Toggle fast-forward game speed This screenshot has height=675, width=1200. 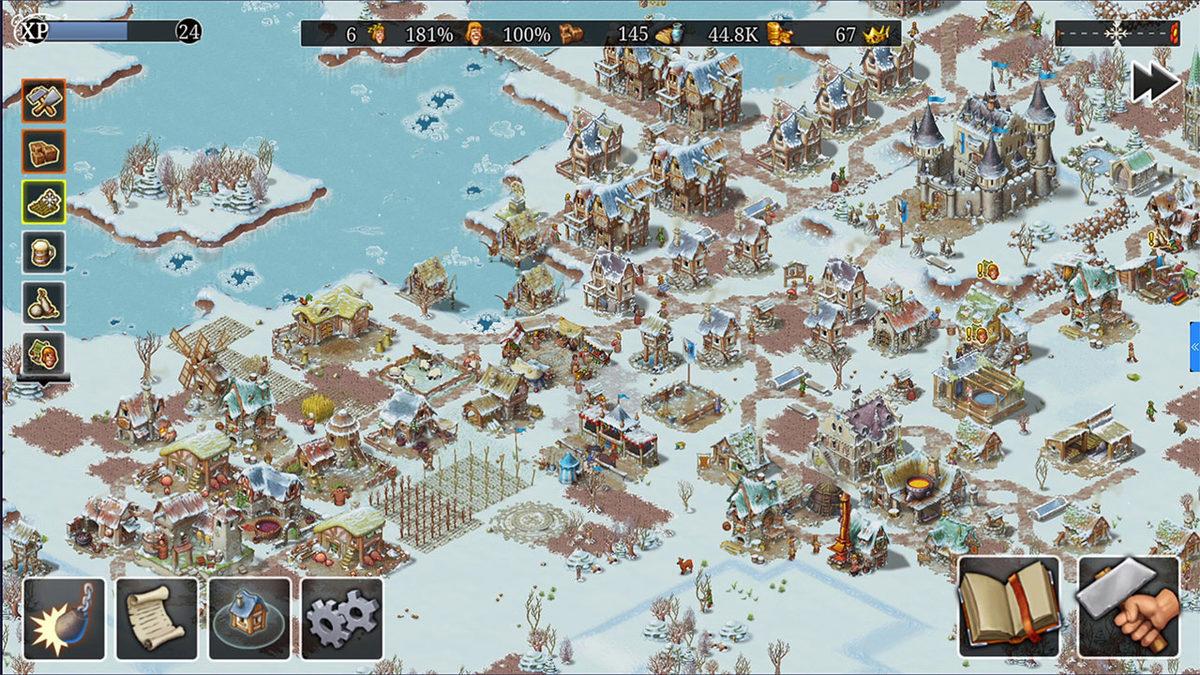[x=1156, y=83]
